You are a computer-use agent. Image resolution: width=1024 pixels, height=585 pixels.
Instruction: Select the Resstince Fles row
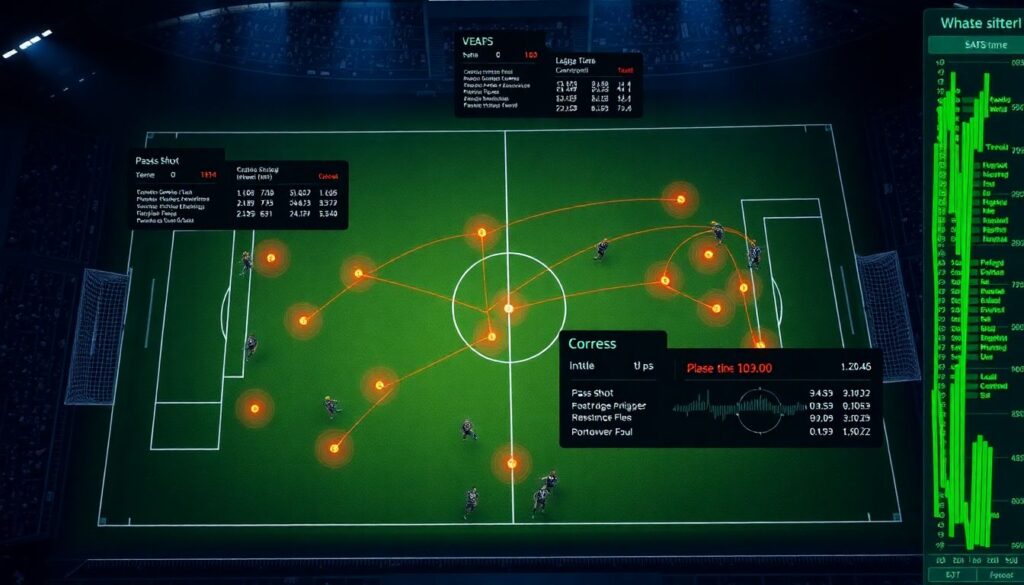coord(609,419)
